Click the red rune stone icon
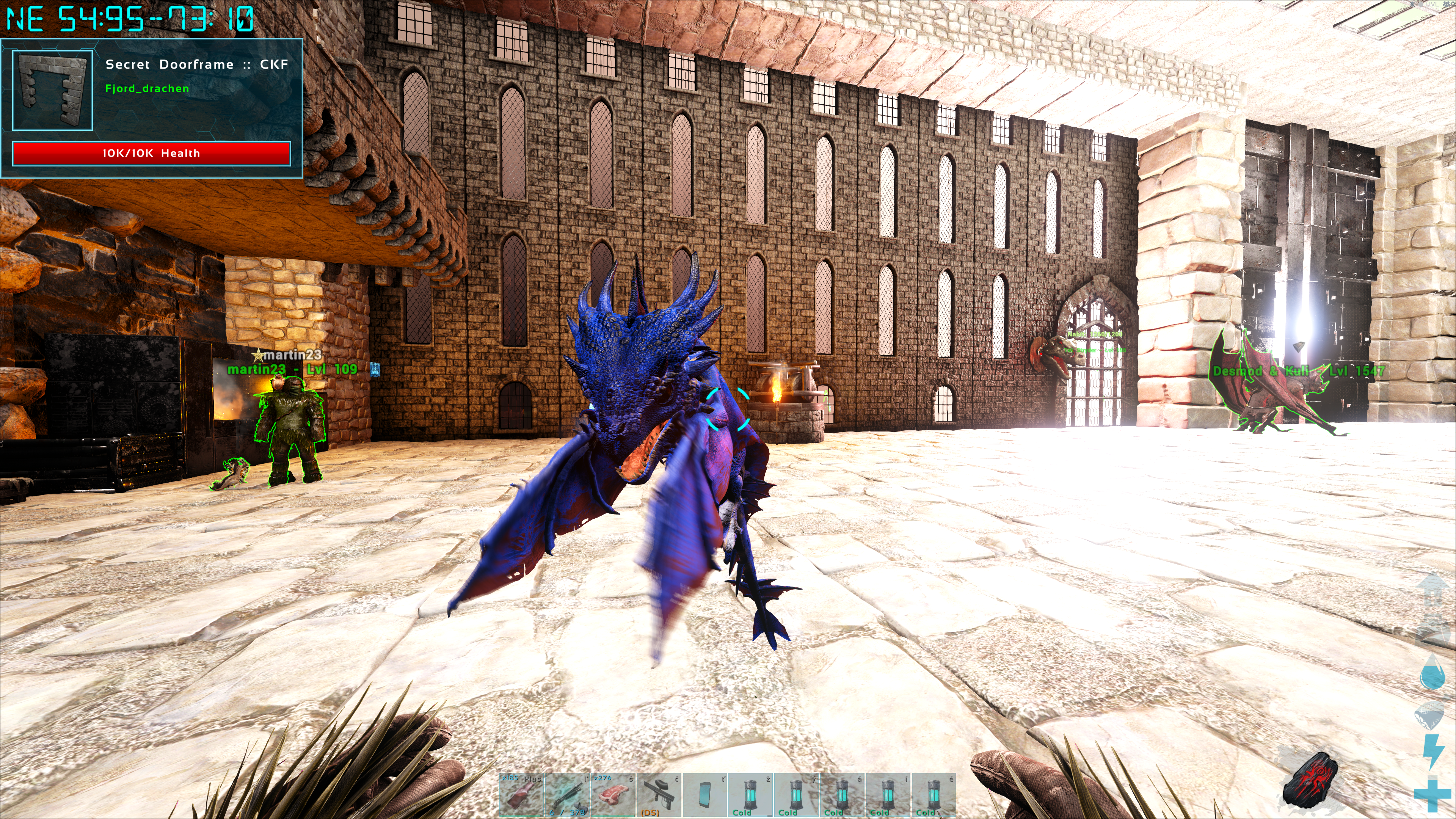The image size is (1456, 819). point(1310,778)
